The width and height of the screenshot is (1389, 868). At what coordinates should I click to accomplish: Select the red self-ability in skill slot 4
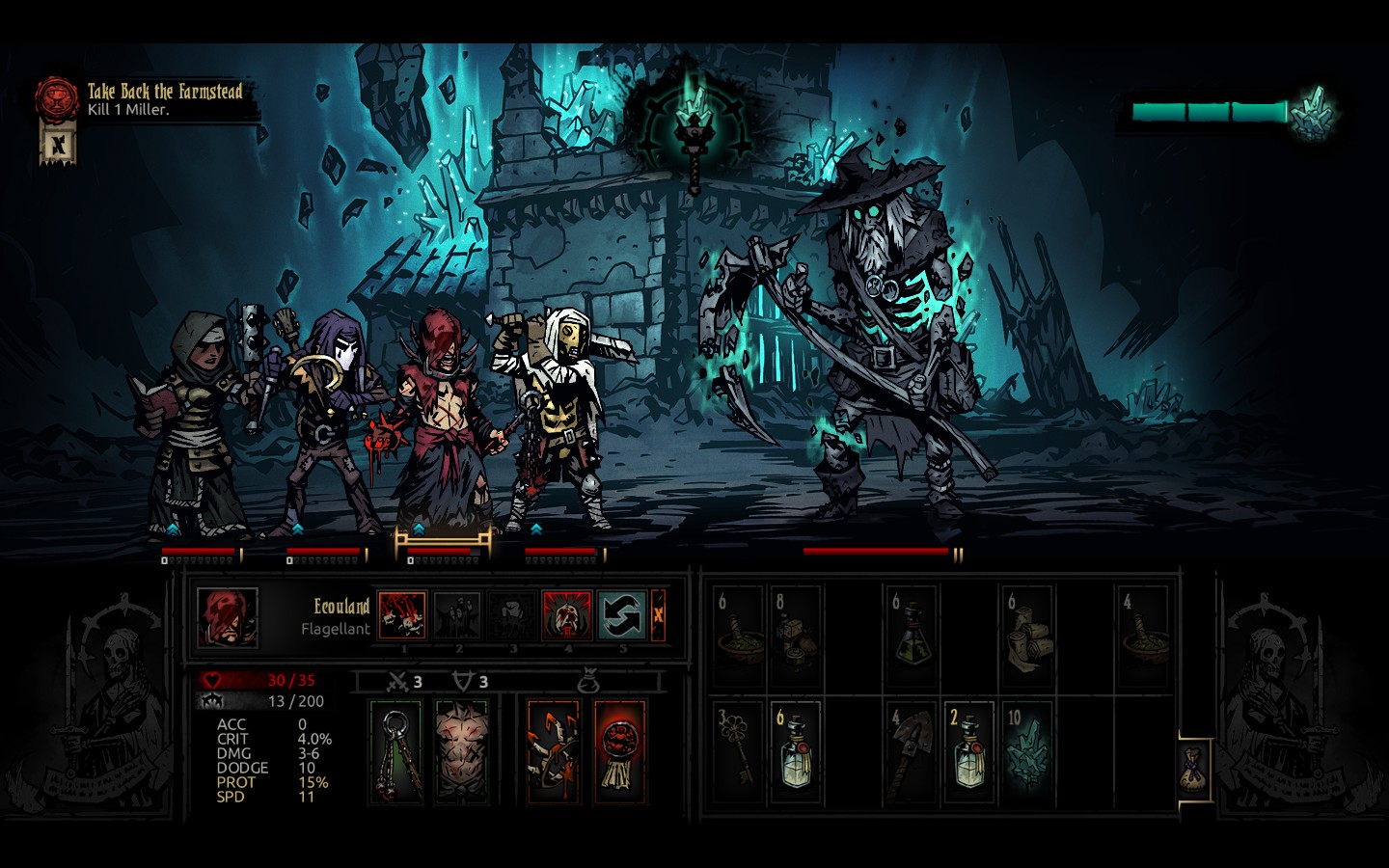567,615
